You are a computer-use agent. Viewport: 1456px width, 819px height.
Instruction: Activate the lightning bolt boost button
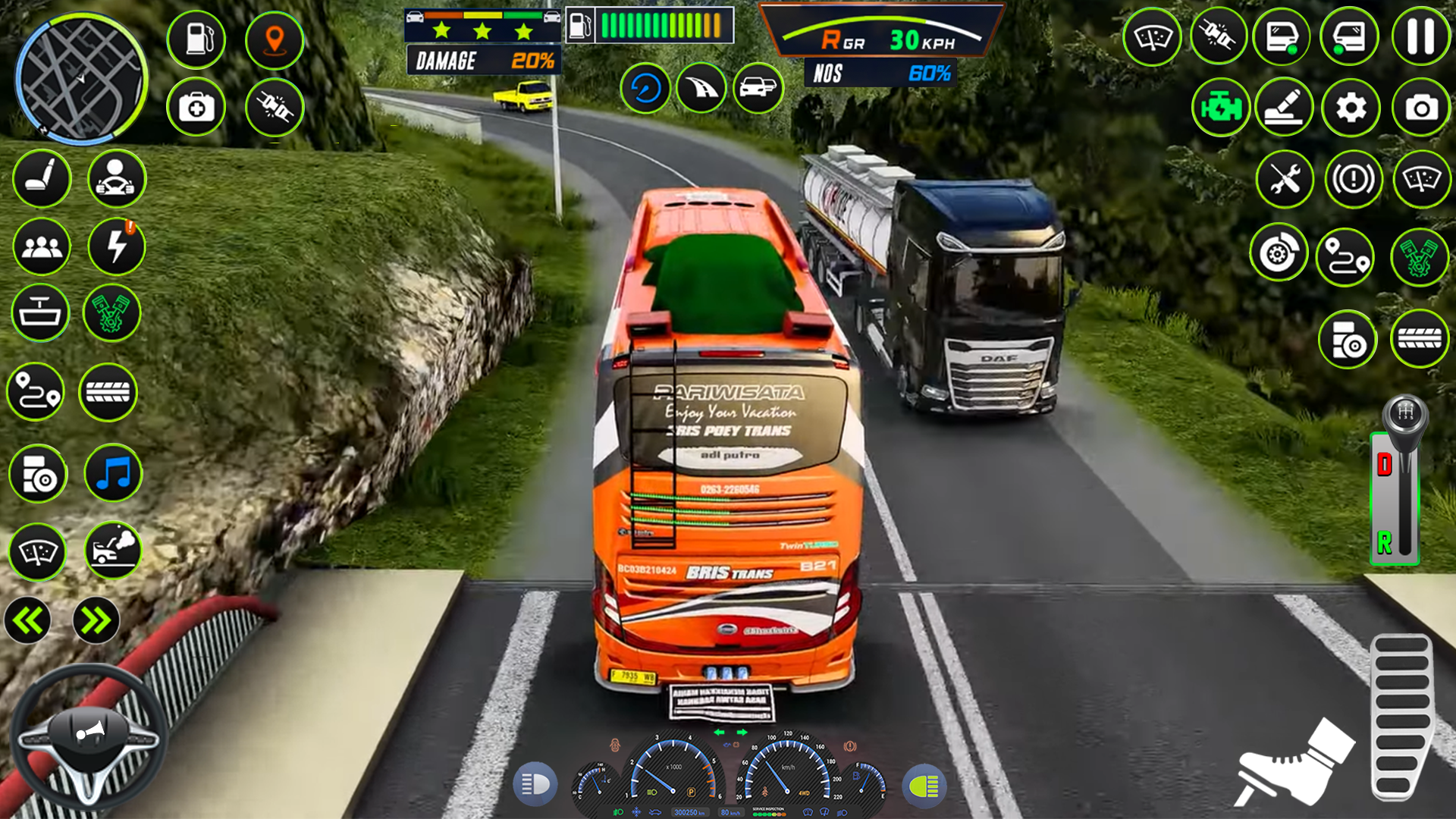tap(116, 246)
